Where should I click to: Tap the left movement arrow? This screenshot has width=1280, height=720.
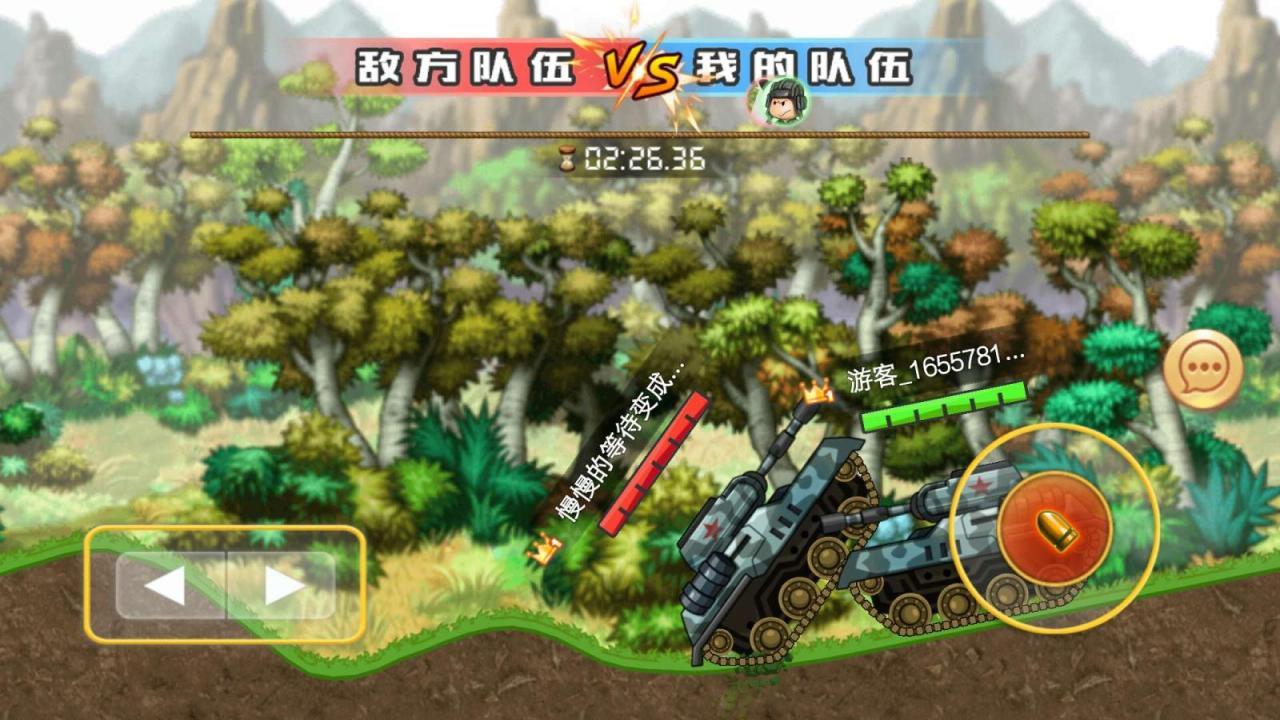pos(164,583)
